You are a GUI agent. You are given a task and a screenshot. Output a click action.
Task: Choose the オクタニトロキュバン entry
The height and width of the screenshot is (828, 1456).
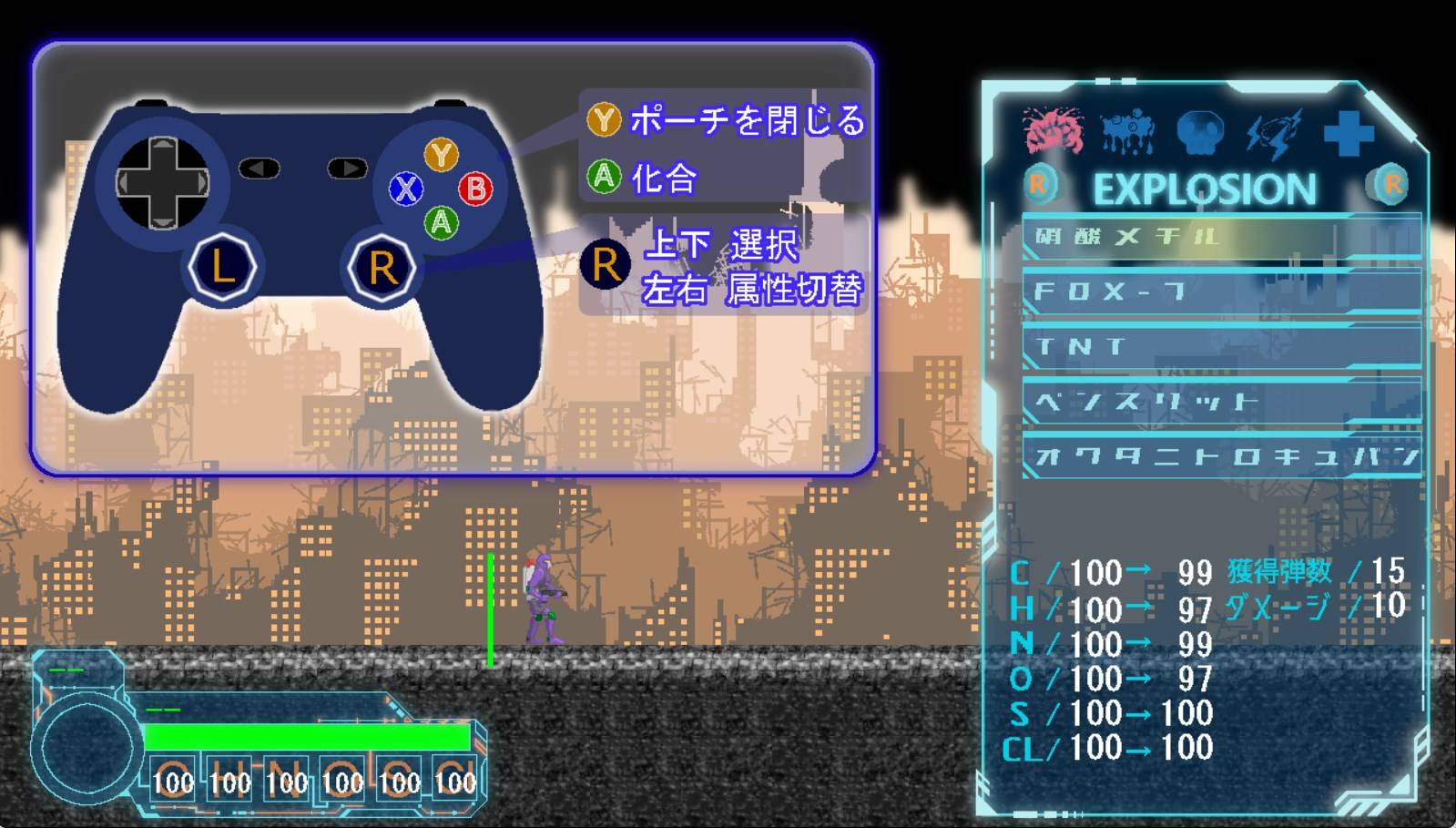point(1220,455)
